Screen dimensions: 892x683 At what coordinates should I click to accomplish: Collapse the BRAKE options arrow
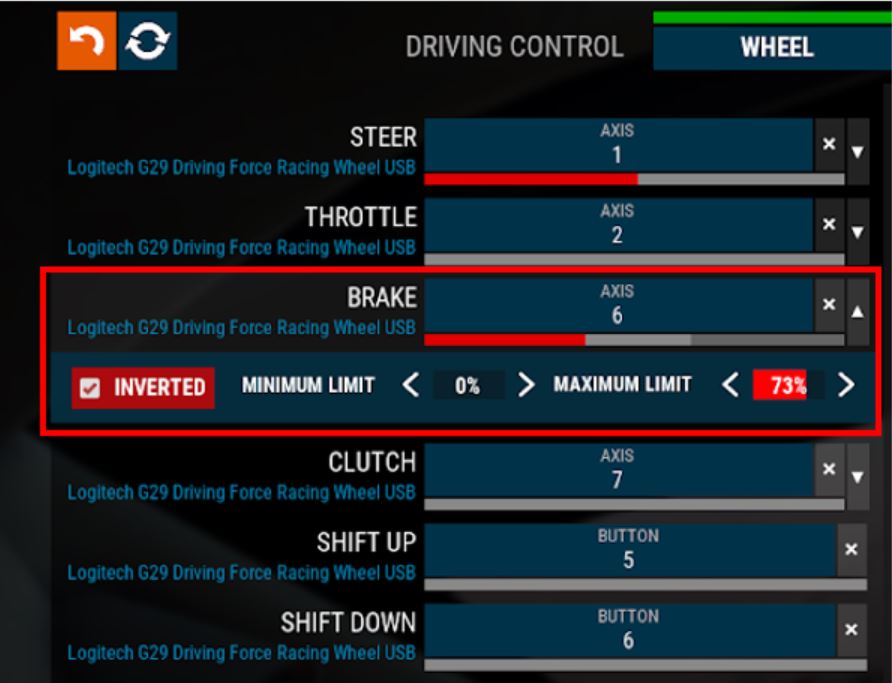pyautogui.click(x=858, y=311)
